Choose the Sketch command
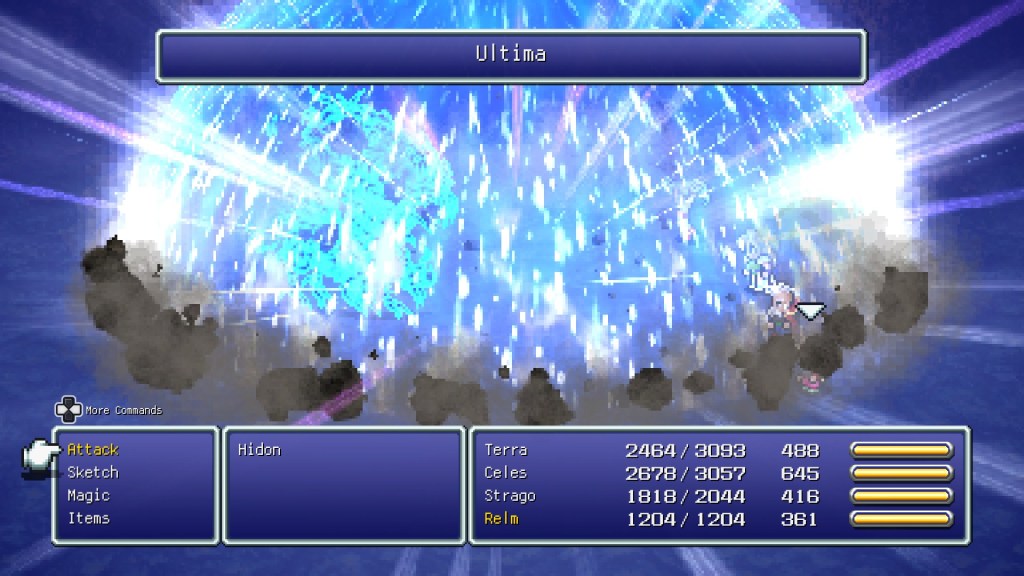The height and width of the screenshot is (576, 1024). tap(93, 473)
